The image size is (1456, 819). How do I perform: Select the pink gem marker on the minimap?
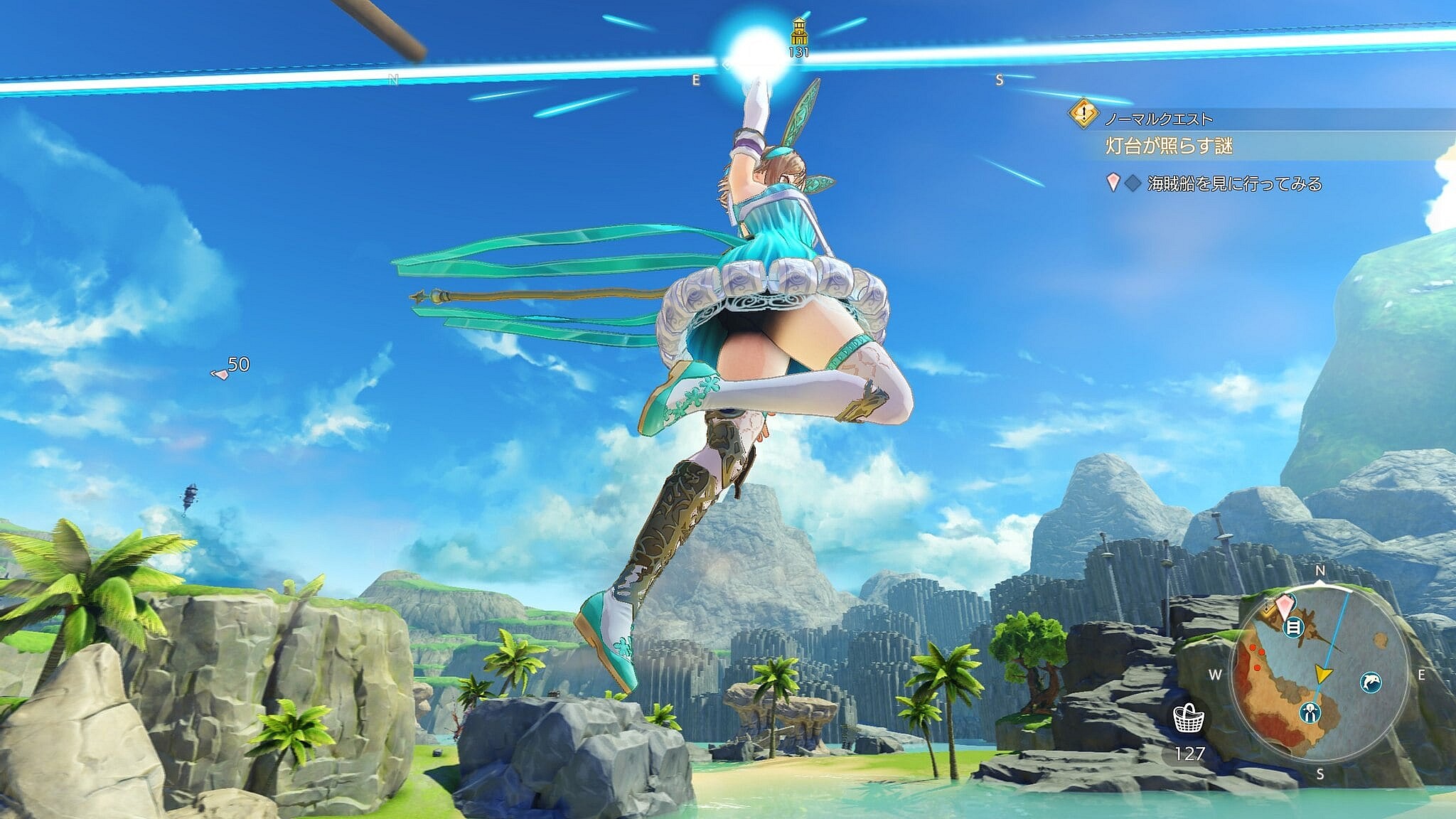point(1285,607)
